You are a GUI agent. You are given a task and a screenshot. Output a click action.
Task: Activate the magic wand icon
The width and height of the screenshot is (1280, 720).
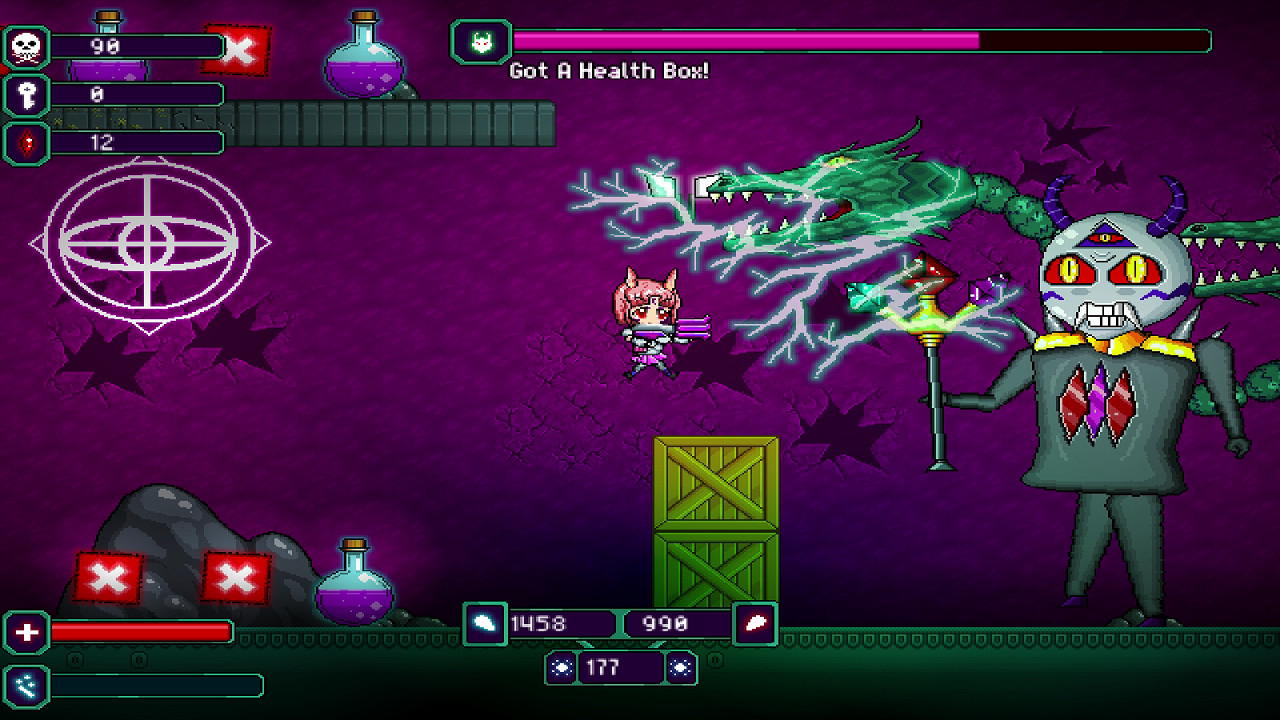27,685
